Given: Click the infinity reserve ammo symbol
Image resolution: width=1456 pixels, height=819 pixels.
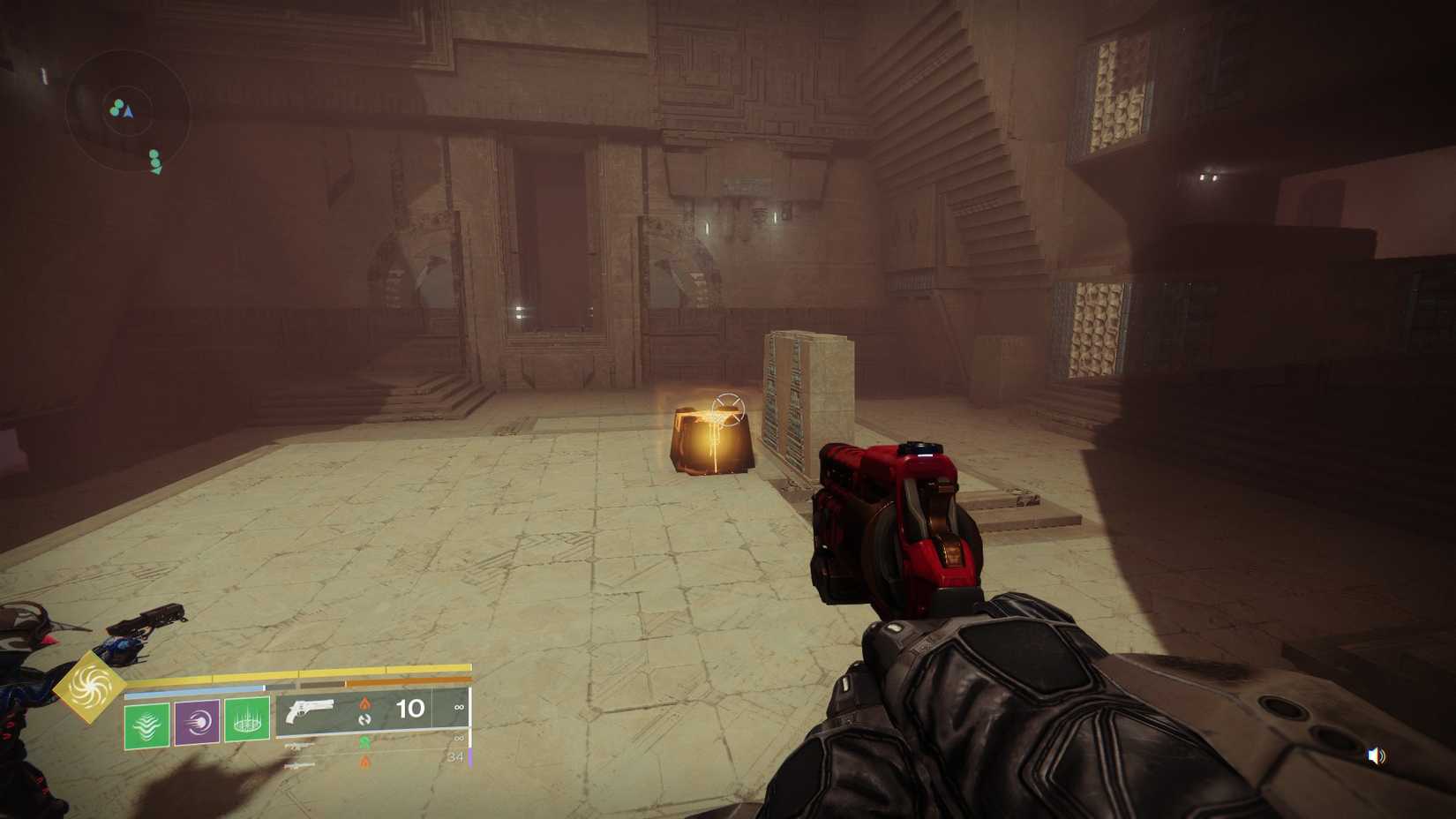Looking at the screenshot, I should coord(460,706).
